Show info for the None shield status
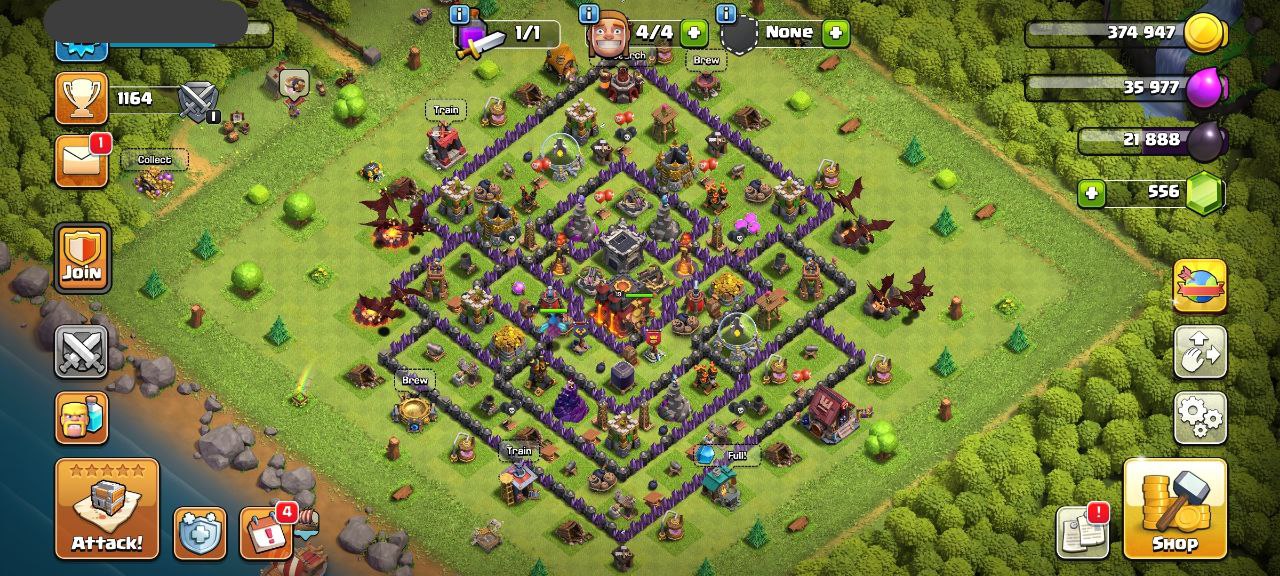 [x=726, y=14]
